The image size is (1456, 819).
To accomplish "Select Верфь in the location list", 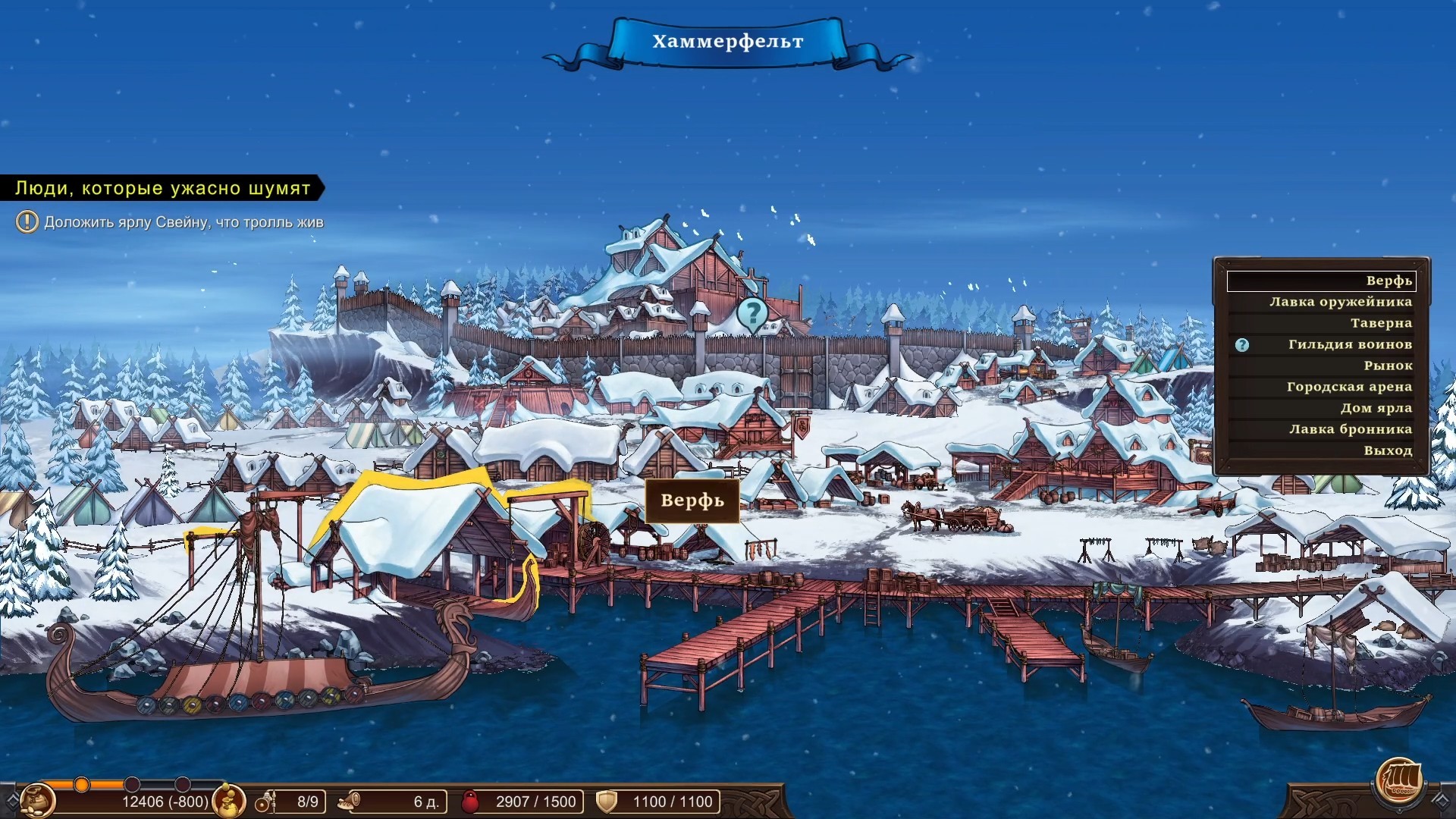I will click(x=1321, y=281).
